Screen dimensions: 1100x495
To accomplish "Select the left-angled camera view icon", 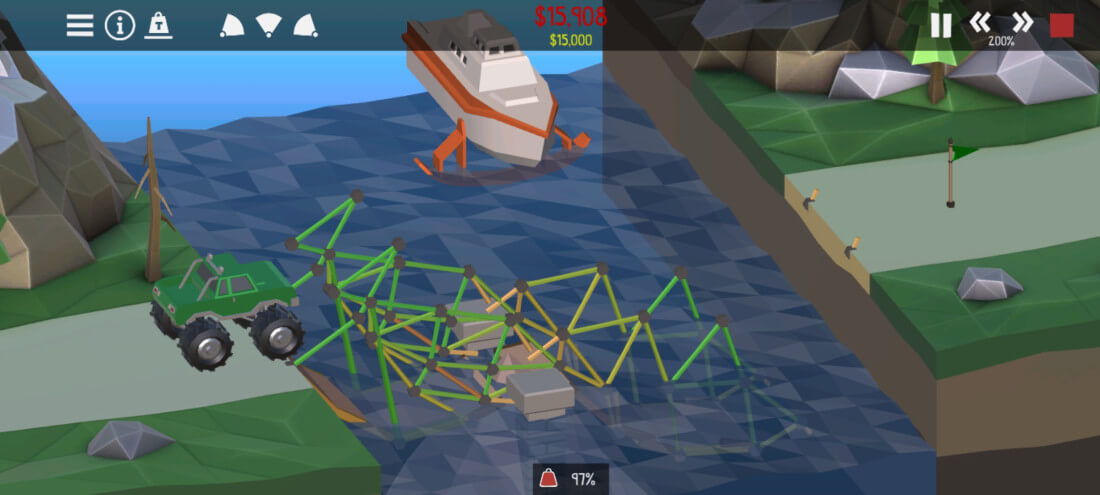I will (x=231, y=26).
